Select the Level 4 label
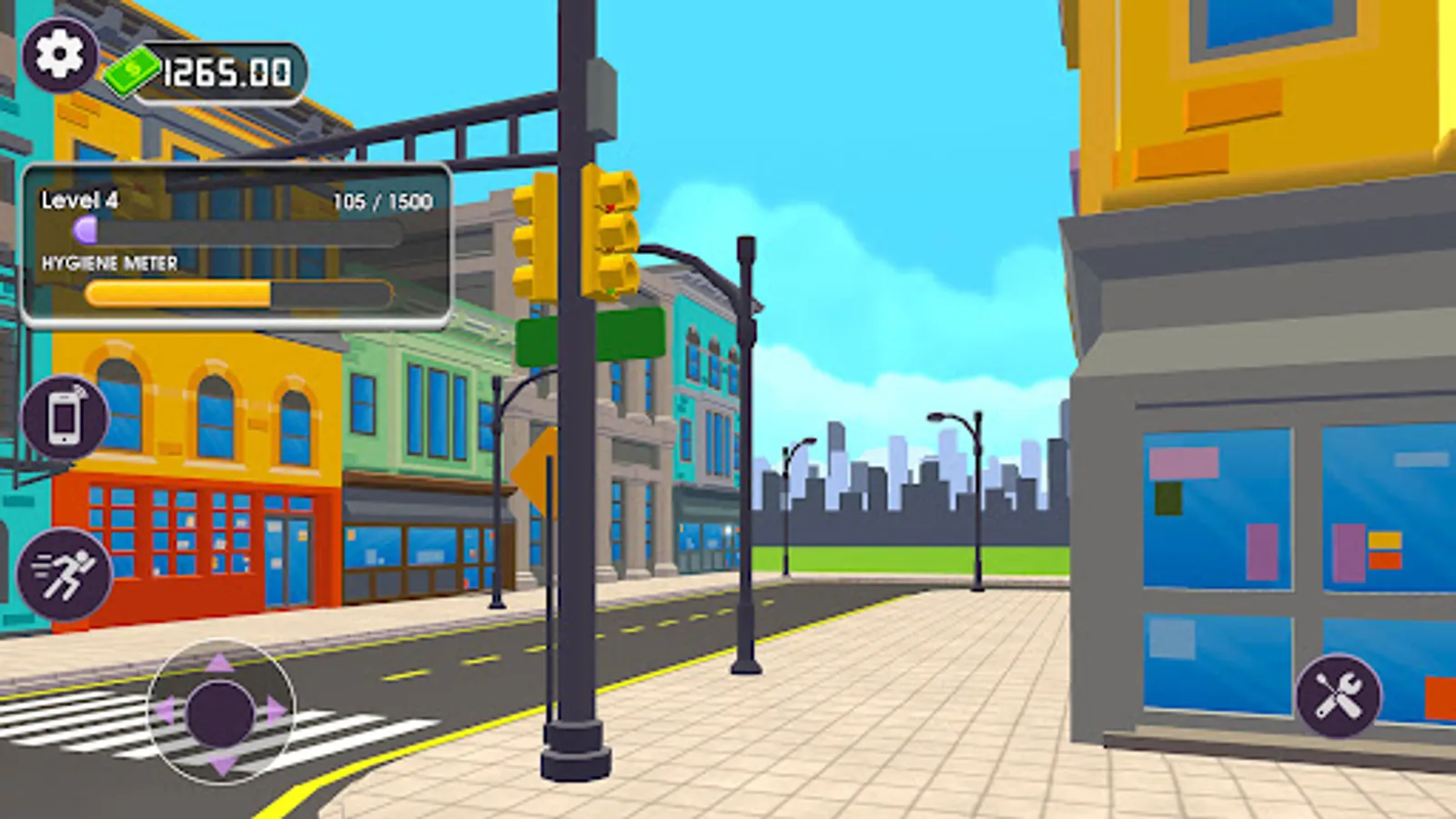This screenshot has height=819, width=1456. (78, 201)
